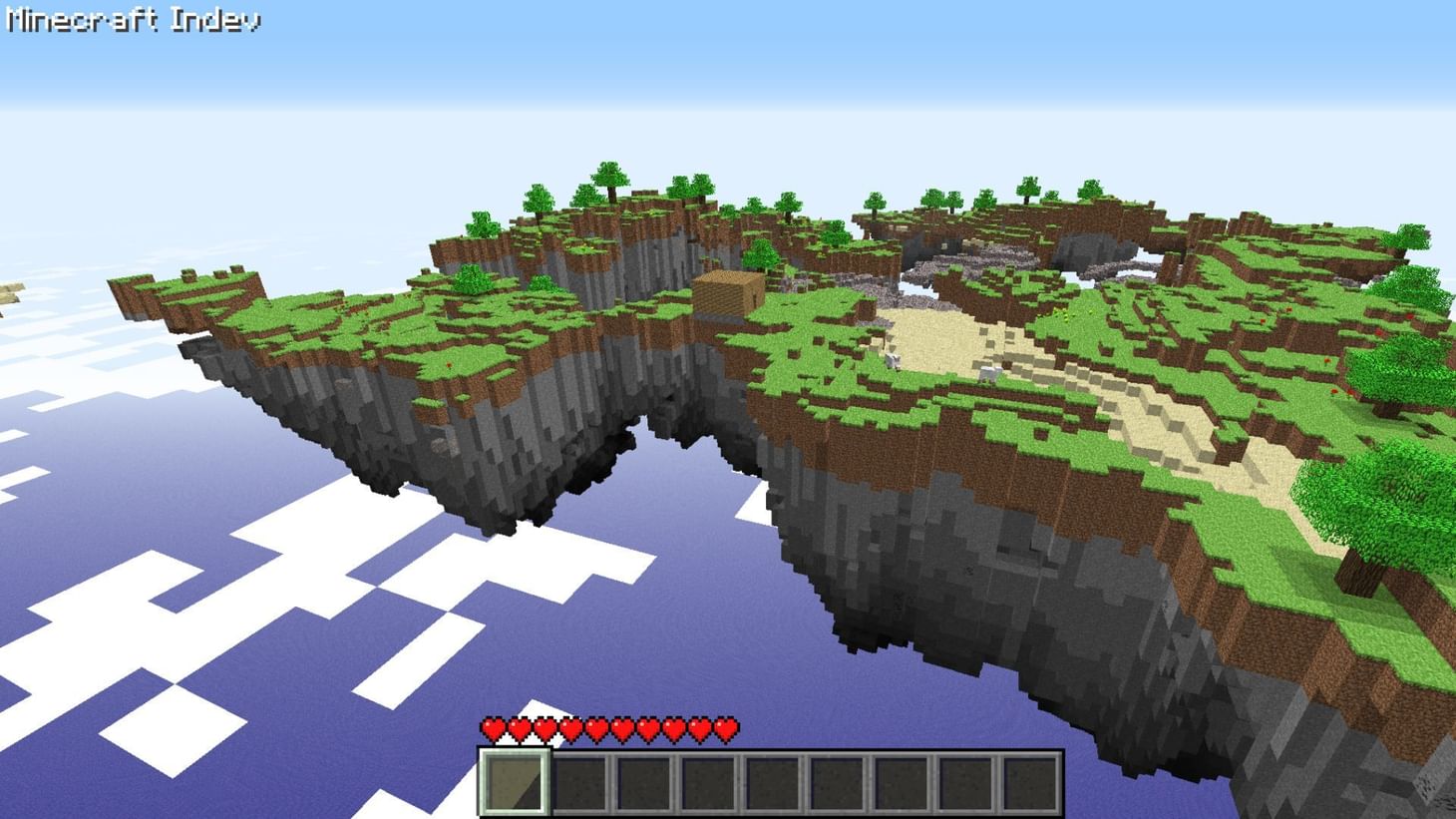Click the third hotbar slot
This screenshot has height=819, width=1456.
tap(642, 783)
